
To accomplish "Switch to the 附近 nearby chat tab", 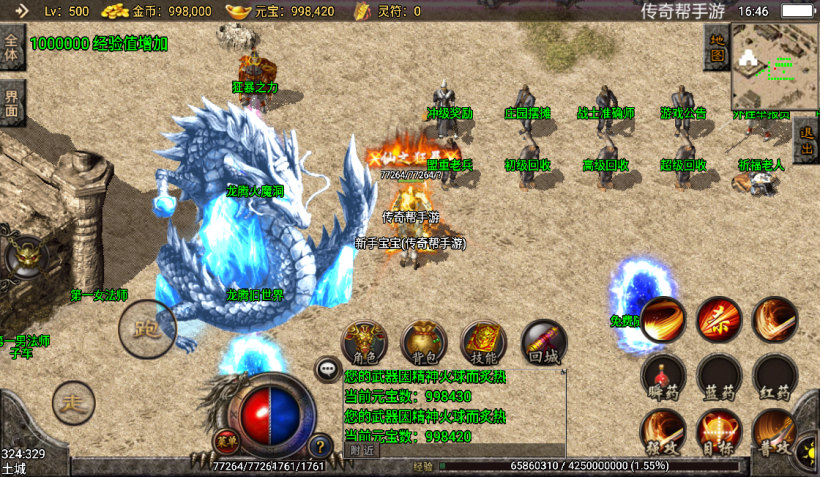I will [362, 450].
